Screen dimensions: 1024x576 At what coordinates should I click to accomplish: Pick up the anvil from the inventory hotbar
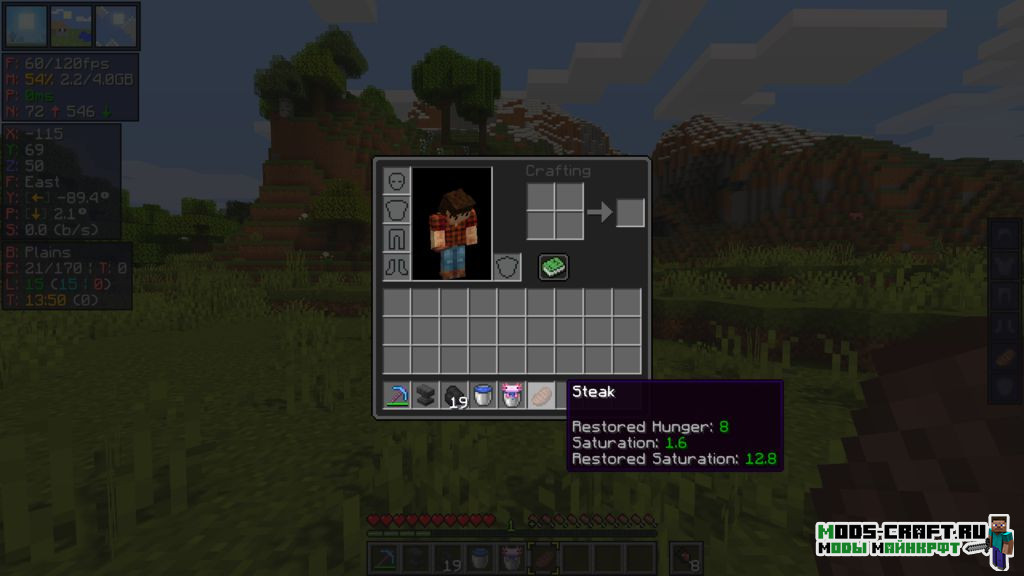(426, 395)
